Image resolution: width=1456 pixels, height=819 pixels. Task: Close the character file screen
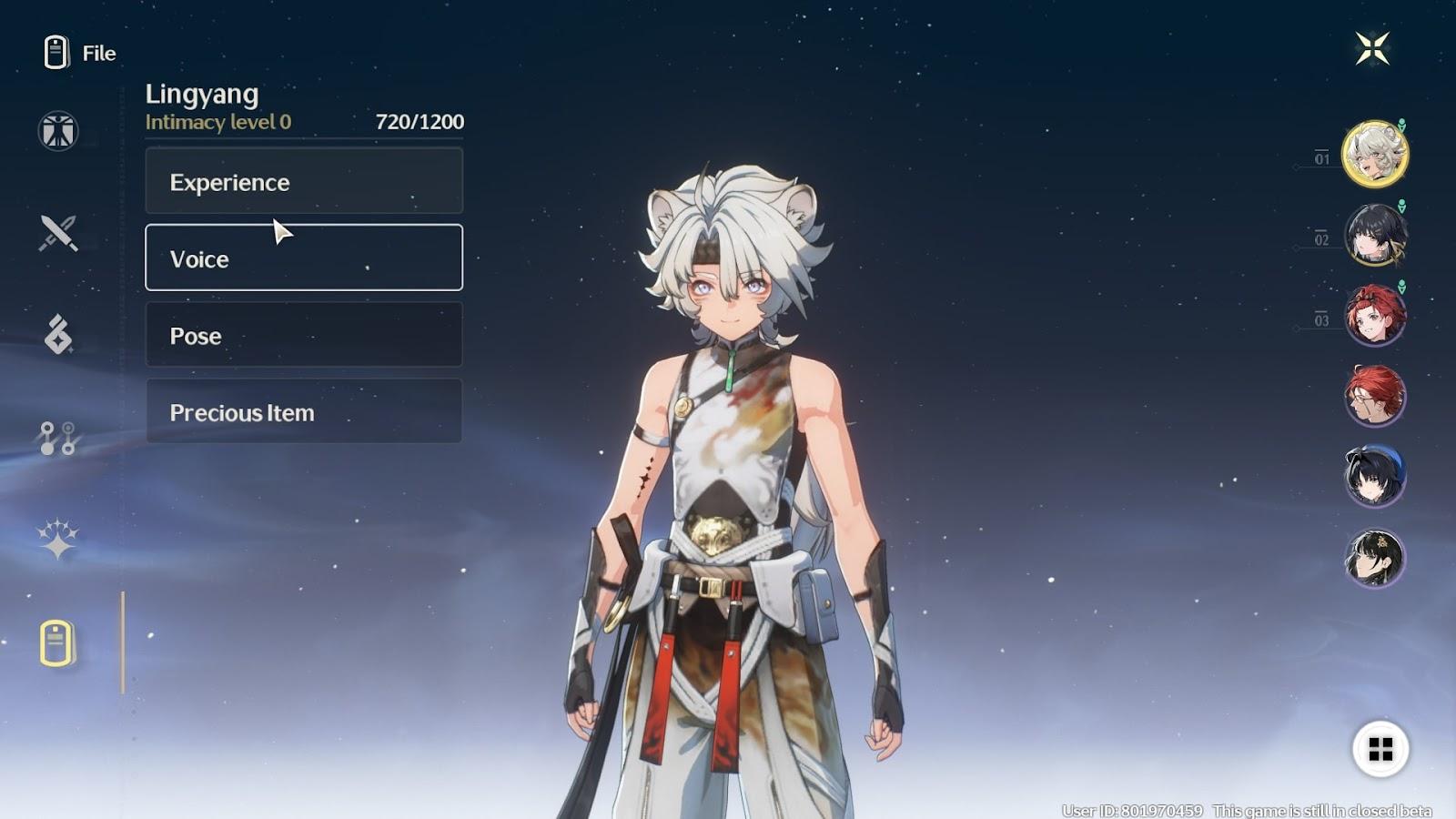(x=1372, y=49)
